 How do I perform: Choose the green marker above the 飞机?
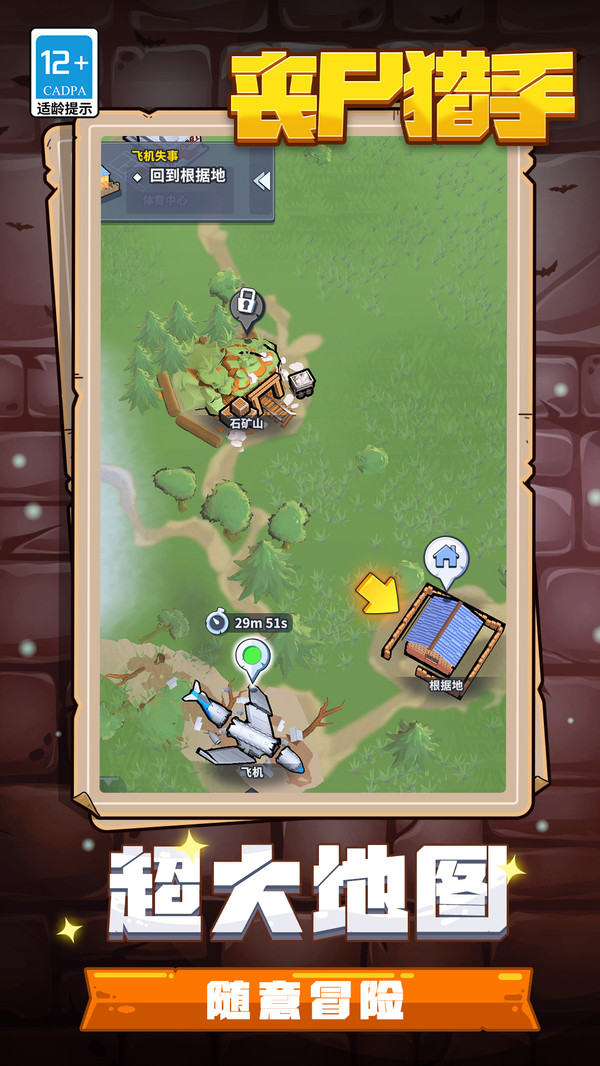point(253,657)
